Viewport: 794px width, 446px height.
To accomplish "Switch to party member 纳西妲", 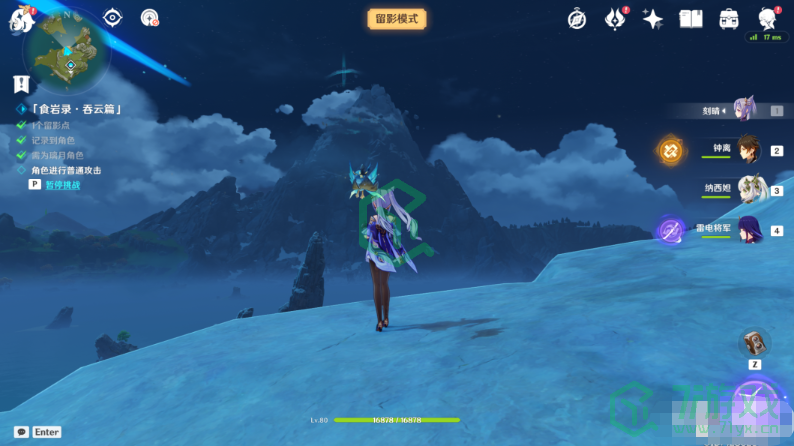I will pos(748,188).
